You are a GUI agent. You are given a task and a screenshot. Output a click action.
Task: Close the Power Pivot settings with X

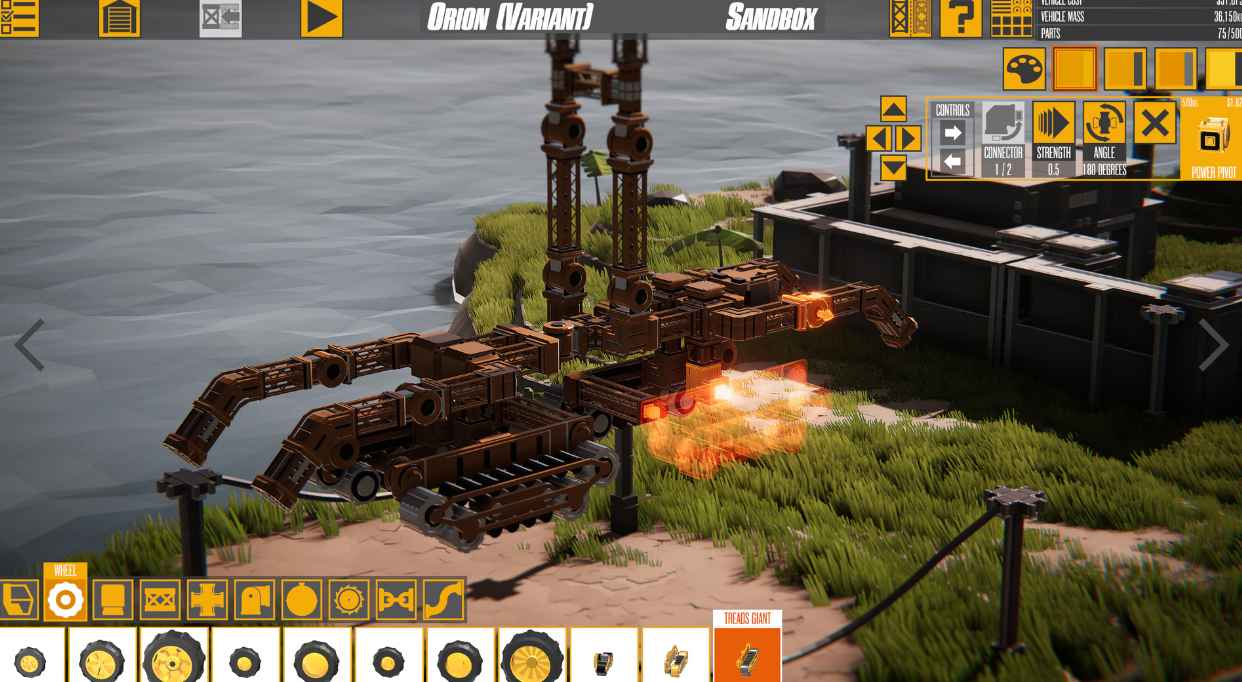[x=1154, y=124]
